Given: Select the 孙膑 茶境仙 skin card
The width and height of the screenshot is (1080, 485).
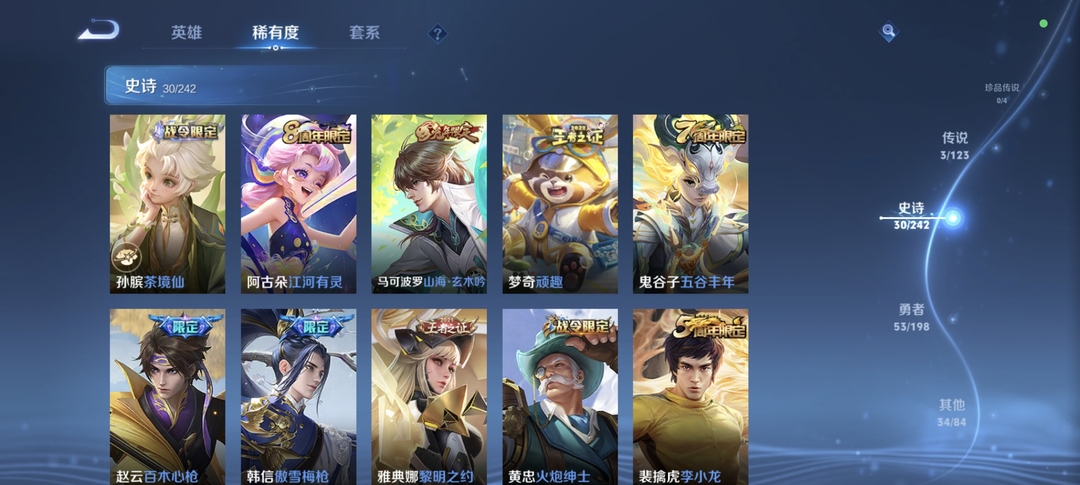Looking at the screenshot, I should (167, 204).
